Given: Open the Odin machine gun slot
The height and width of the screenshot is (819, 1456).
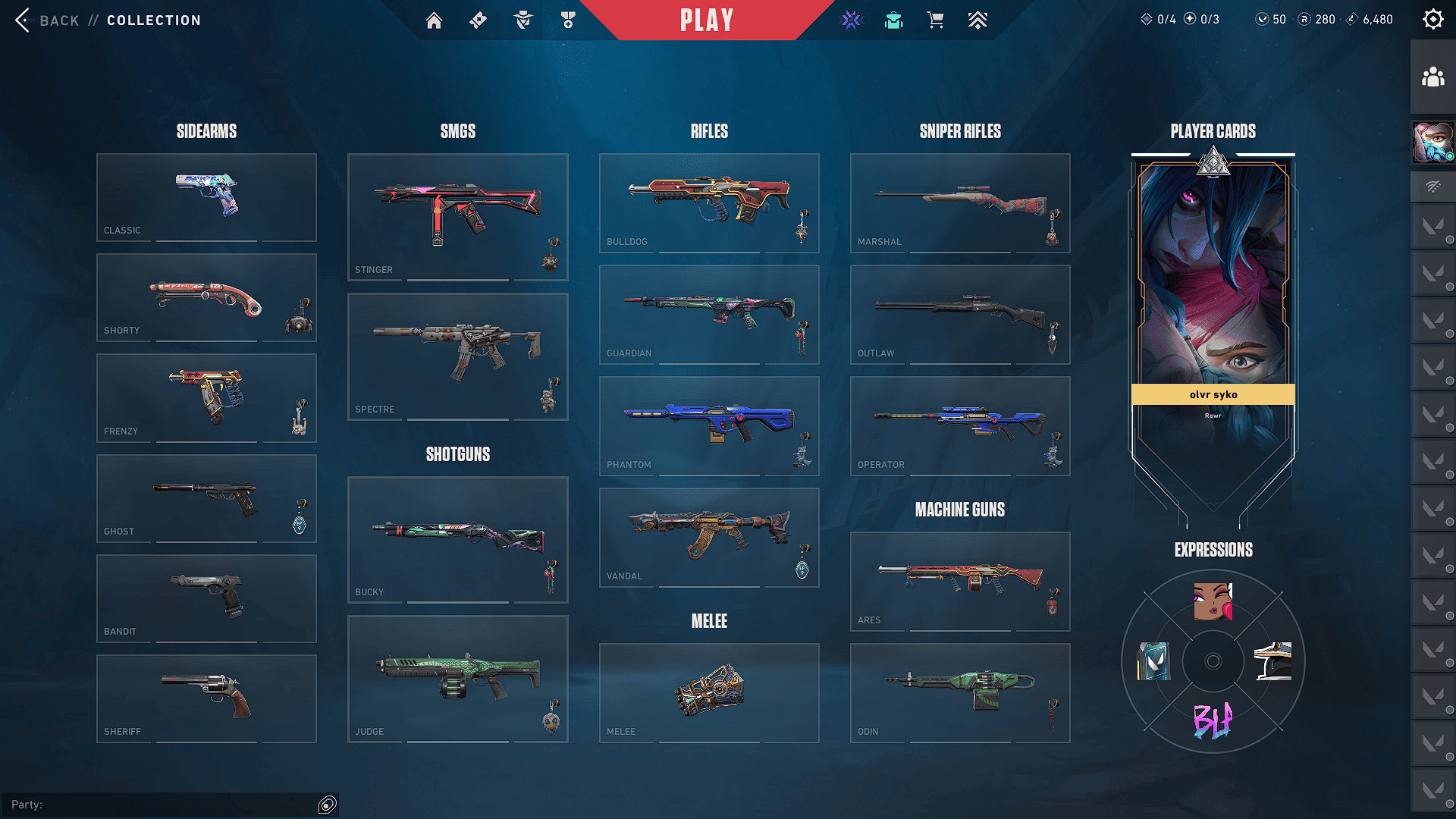Looking at the screenshot, I should coord(960,692).
